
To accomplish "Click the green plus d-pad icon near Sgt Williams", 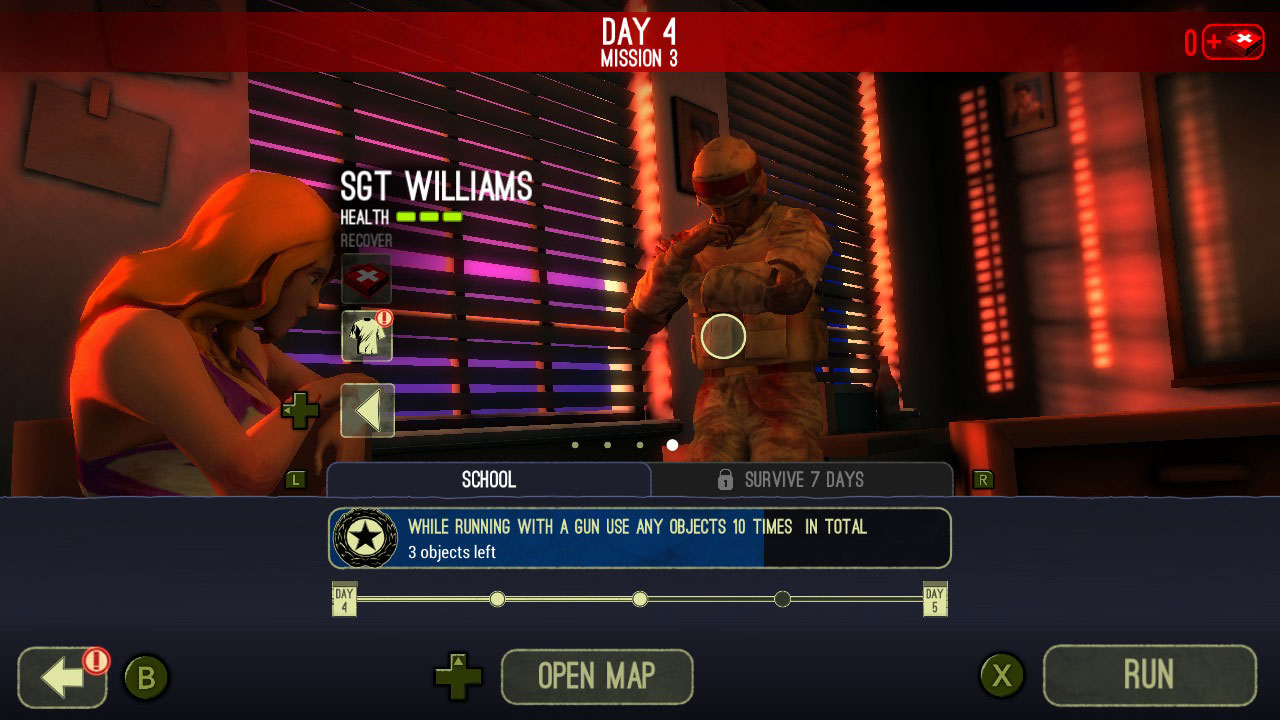I will pos(302,410).
